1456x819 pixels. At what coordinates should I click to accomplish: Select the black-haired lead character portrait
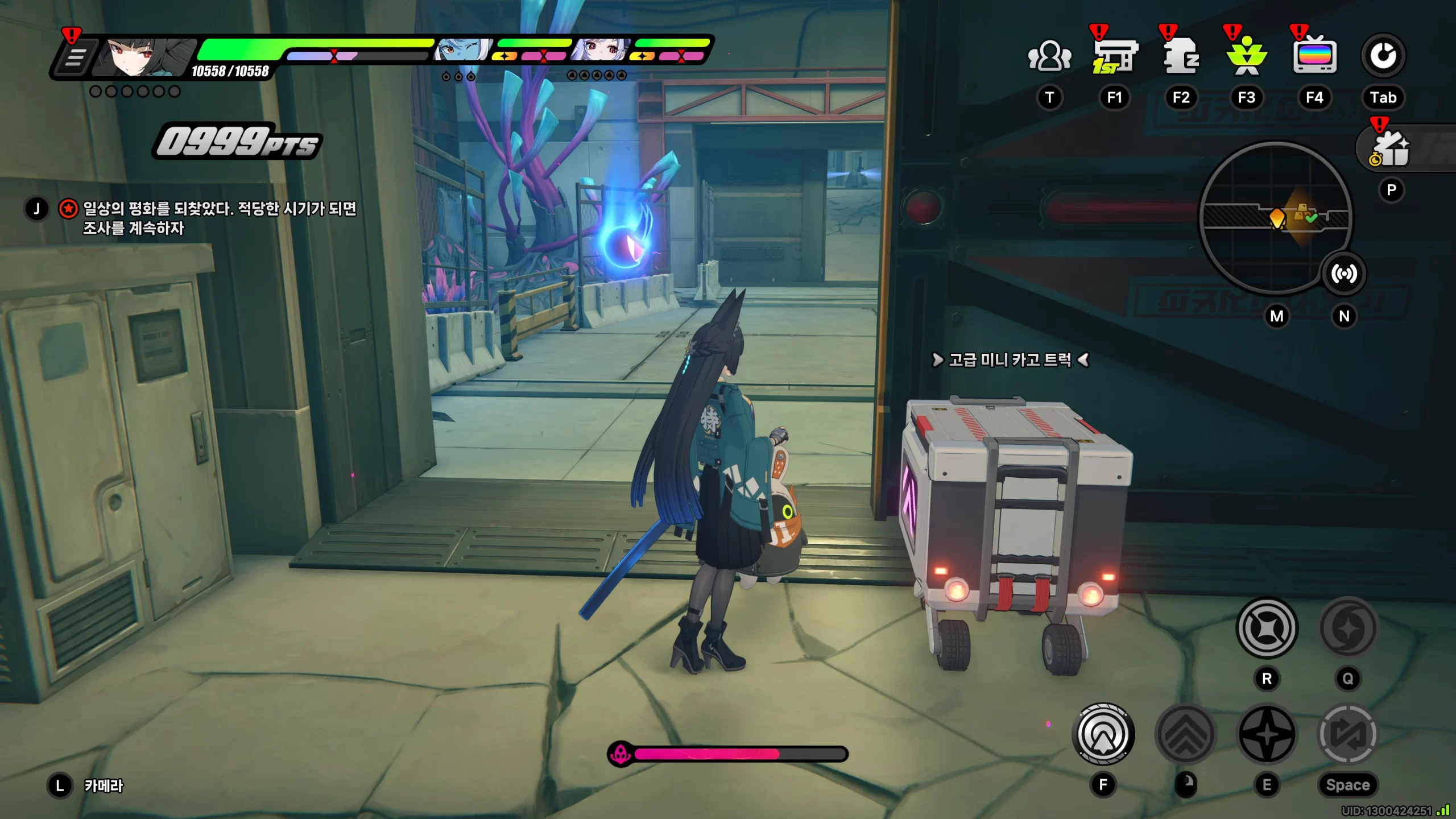point(142,57)
